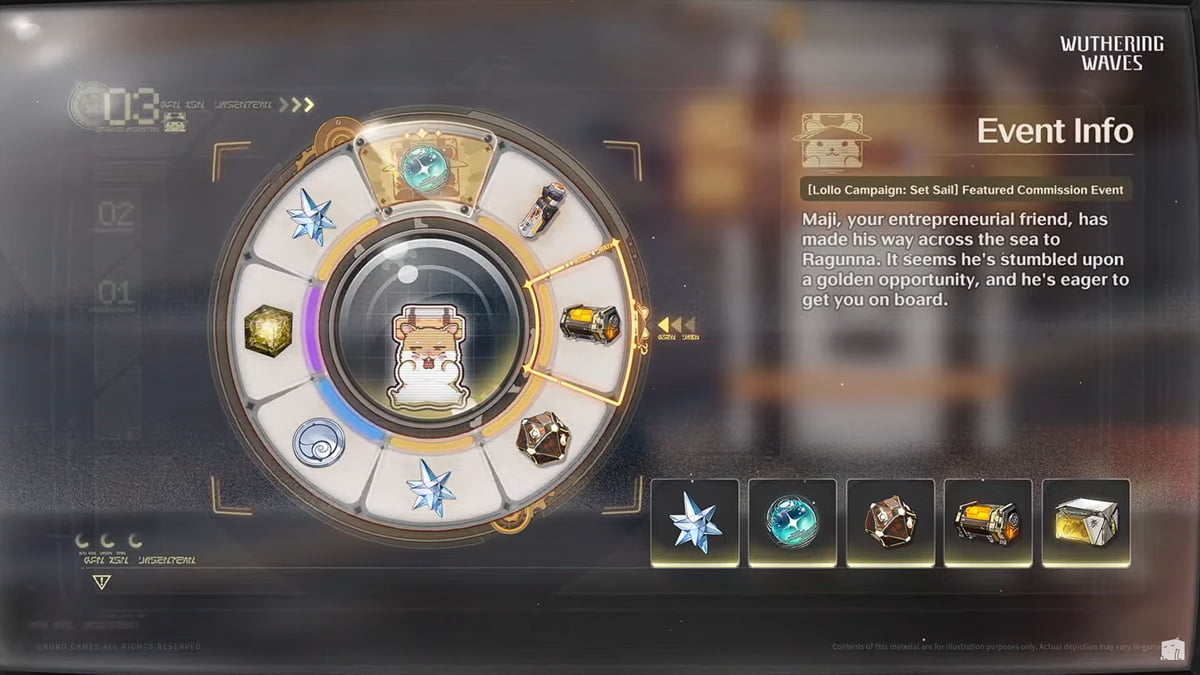Viewport: 1200px width, 675px height.
Task: Select the teal orb segment on the wheel
Action: tap(425, 165)
